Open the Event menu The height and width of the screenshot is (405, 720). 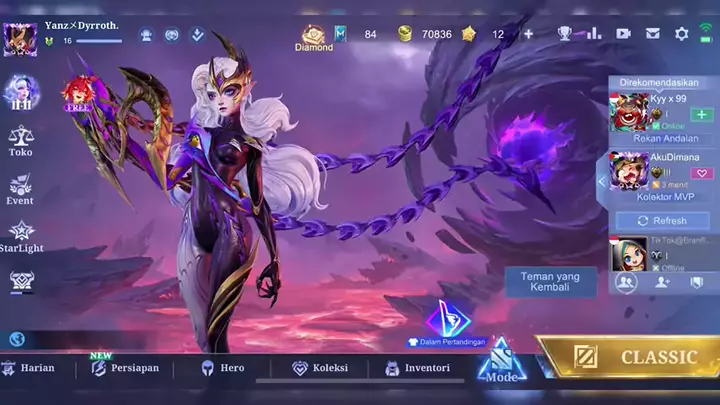click(21, 188)
